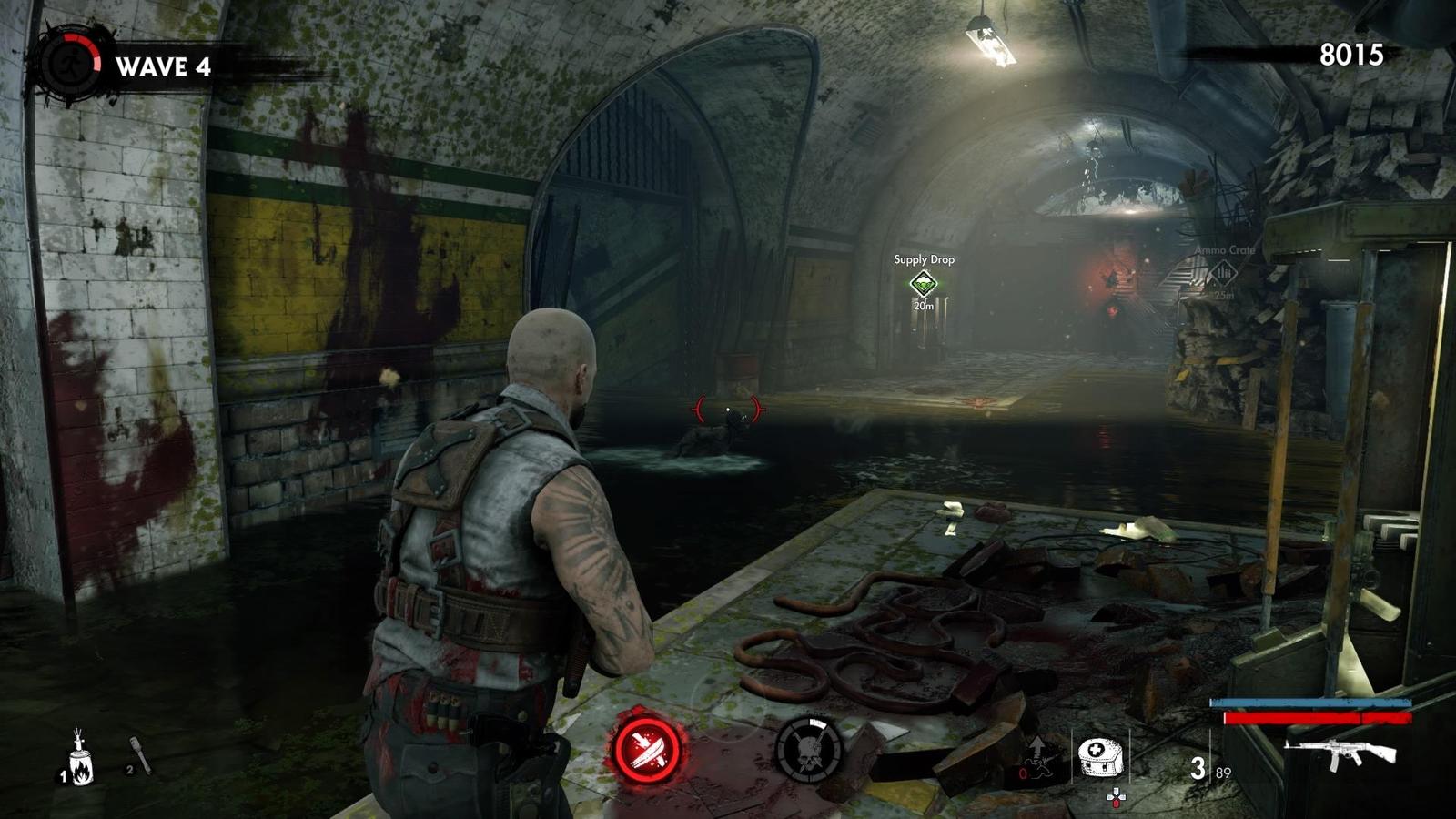1456x819 pixels.
Task: Click the Ammo Crate waypoint icon
Action: click(1224, 271)
